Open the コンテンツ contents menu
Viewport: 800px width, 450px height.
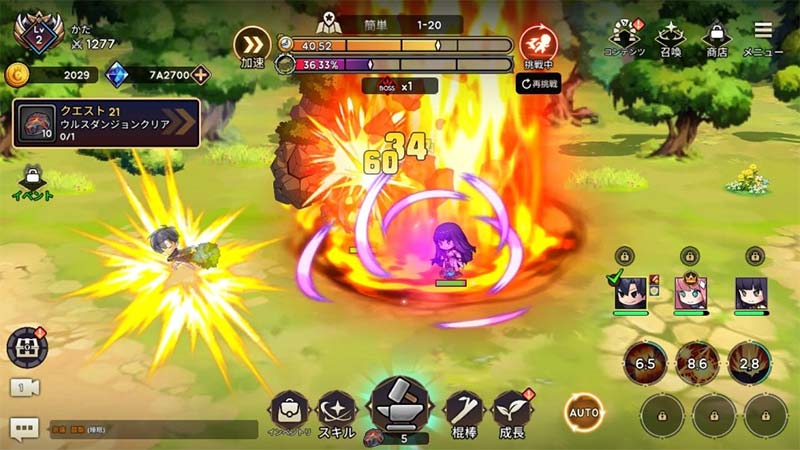click(x=624, y=38)
